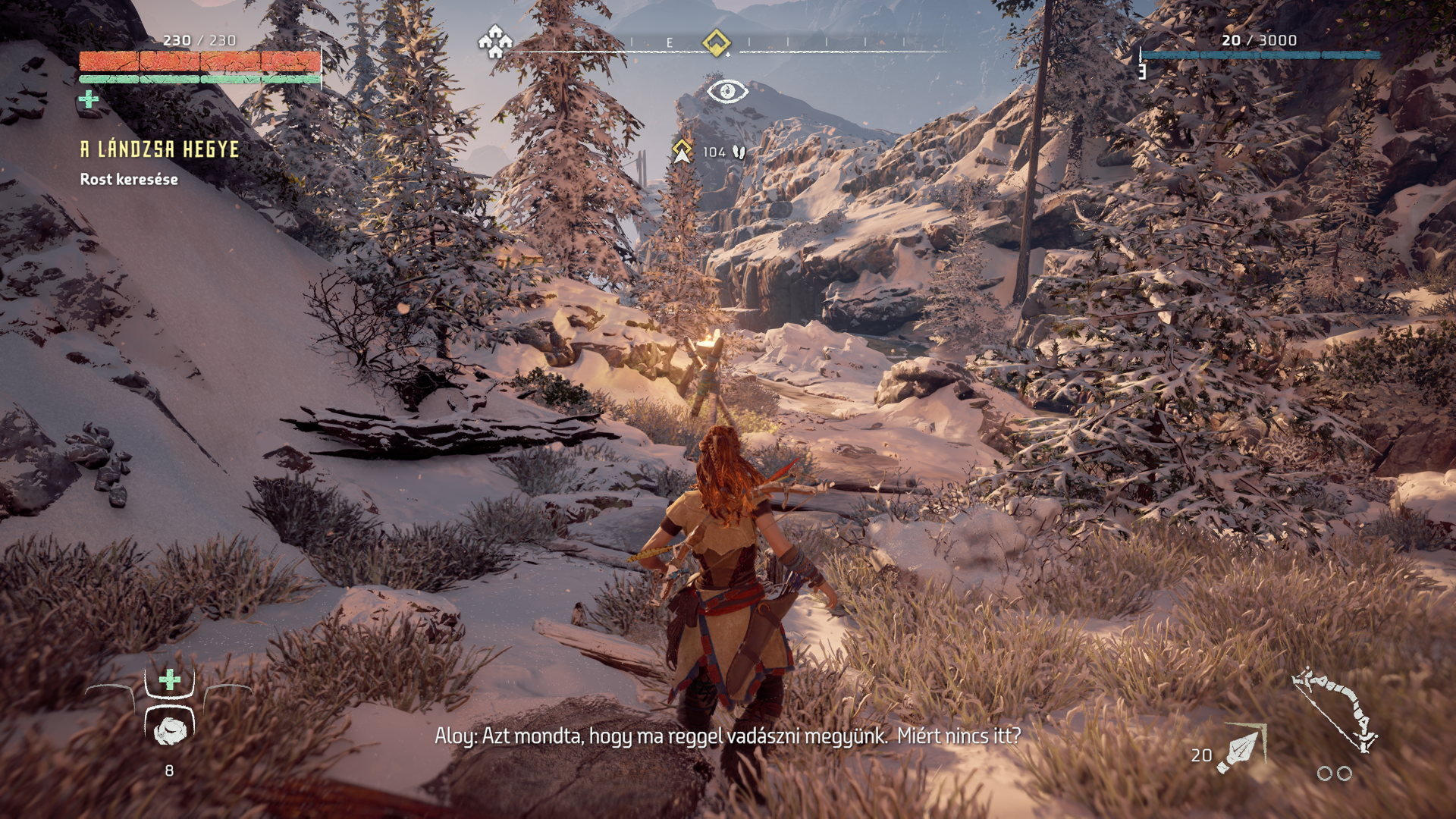Select the quest waypoint marker showing 104
1456x819 pixels.
point(682,151)
